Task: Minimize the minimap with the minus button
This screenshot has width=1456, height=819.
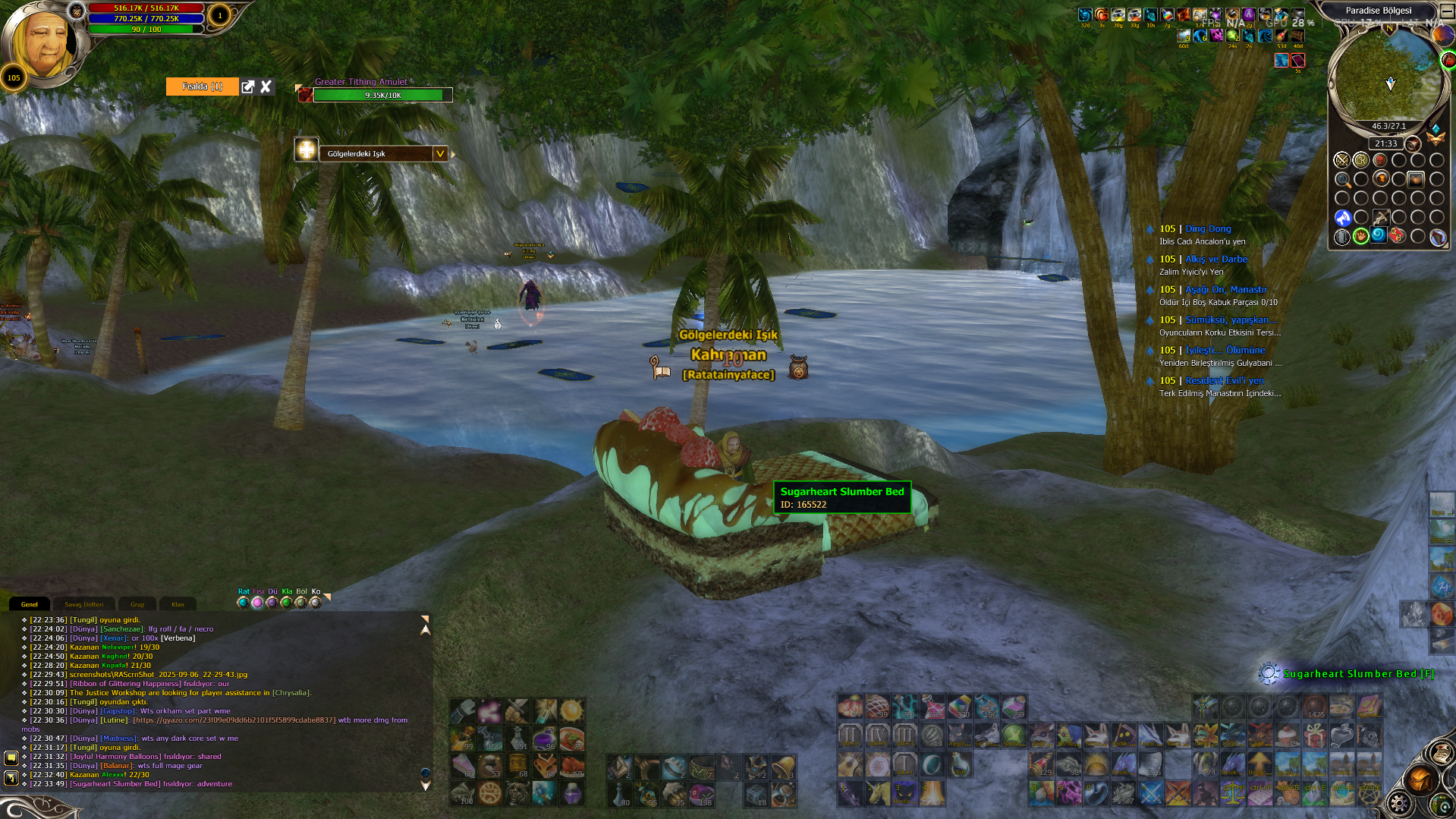Action: (x=1447, y=11)
